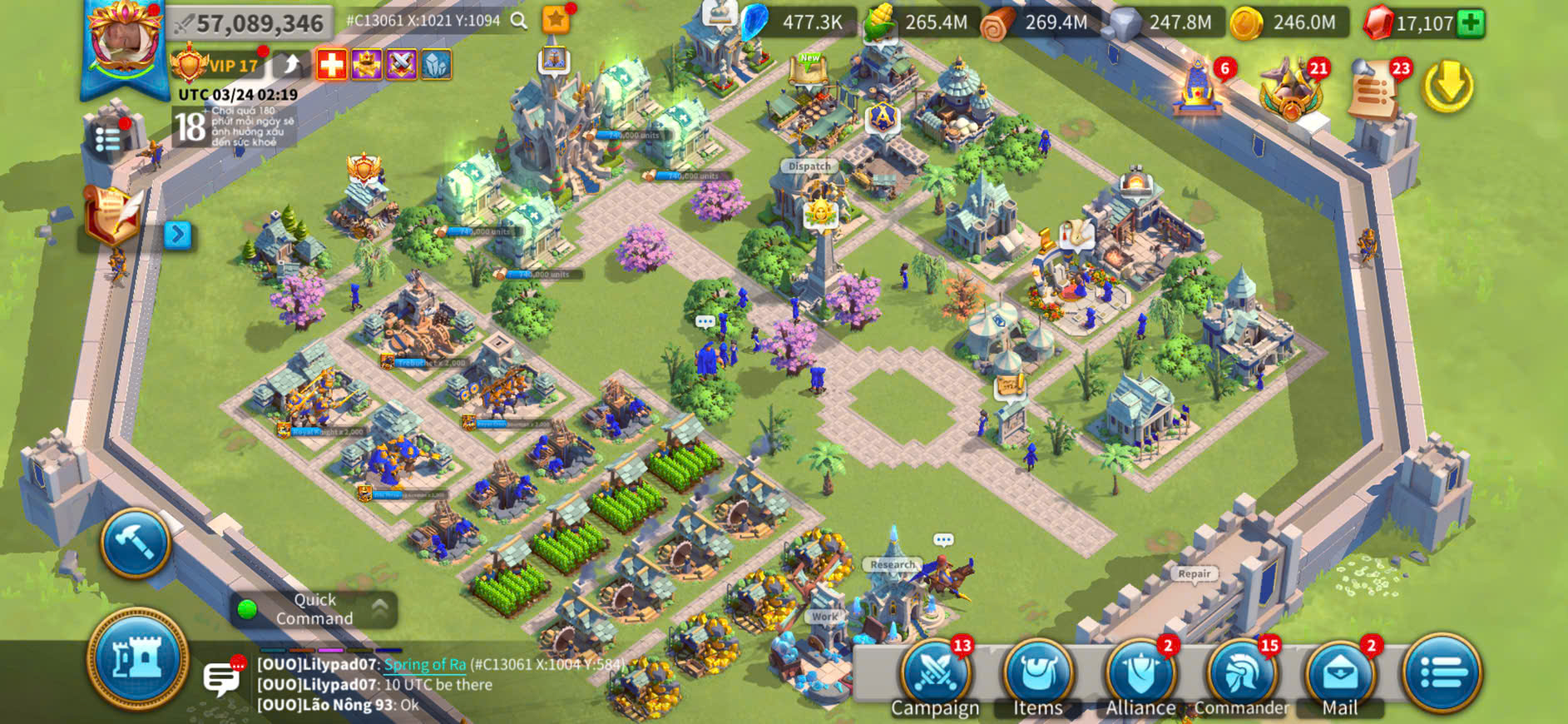Viewport: 1568px width, 724px height.
Task: Open the Alliance menu
Action: (1140, 674)
